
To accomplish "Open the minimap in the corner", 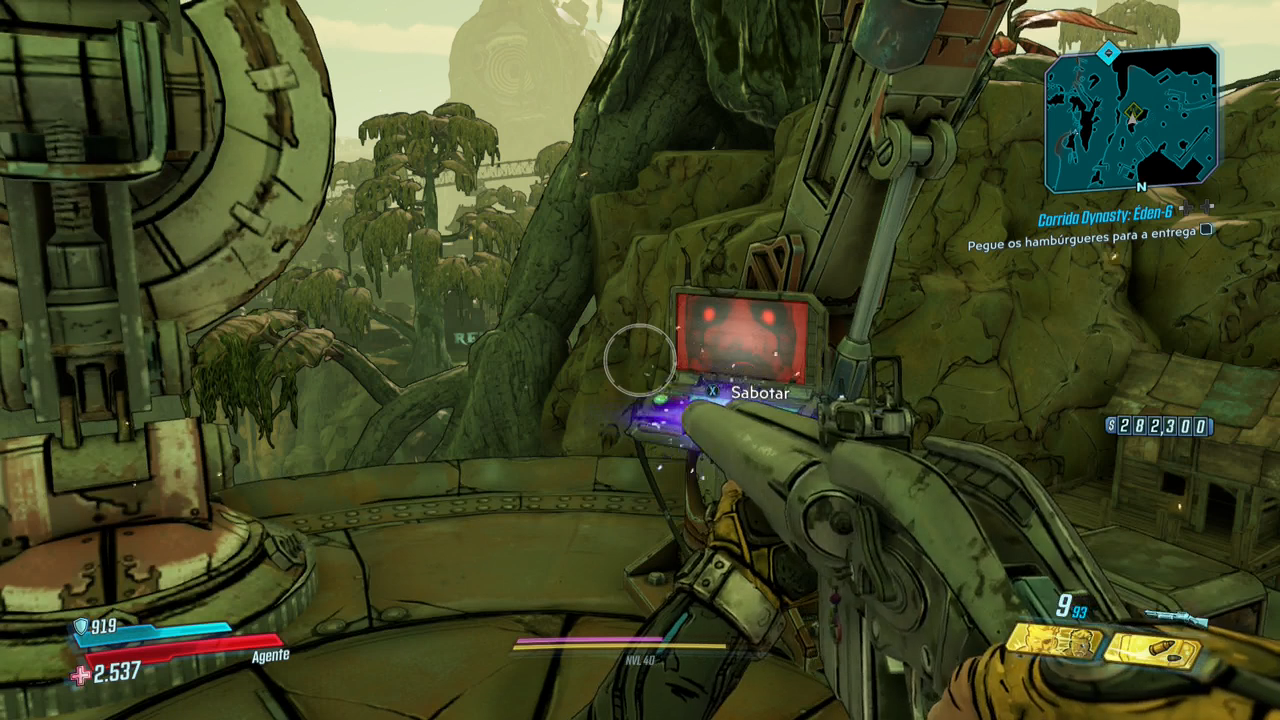I will click(1131, 119).
